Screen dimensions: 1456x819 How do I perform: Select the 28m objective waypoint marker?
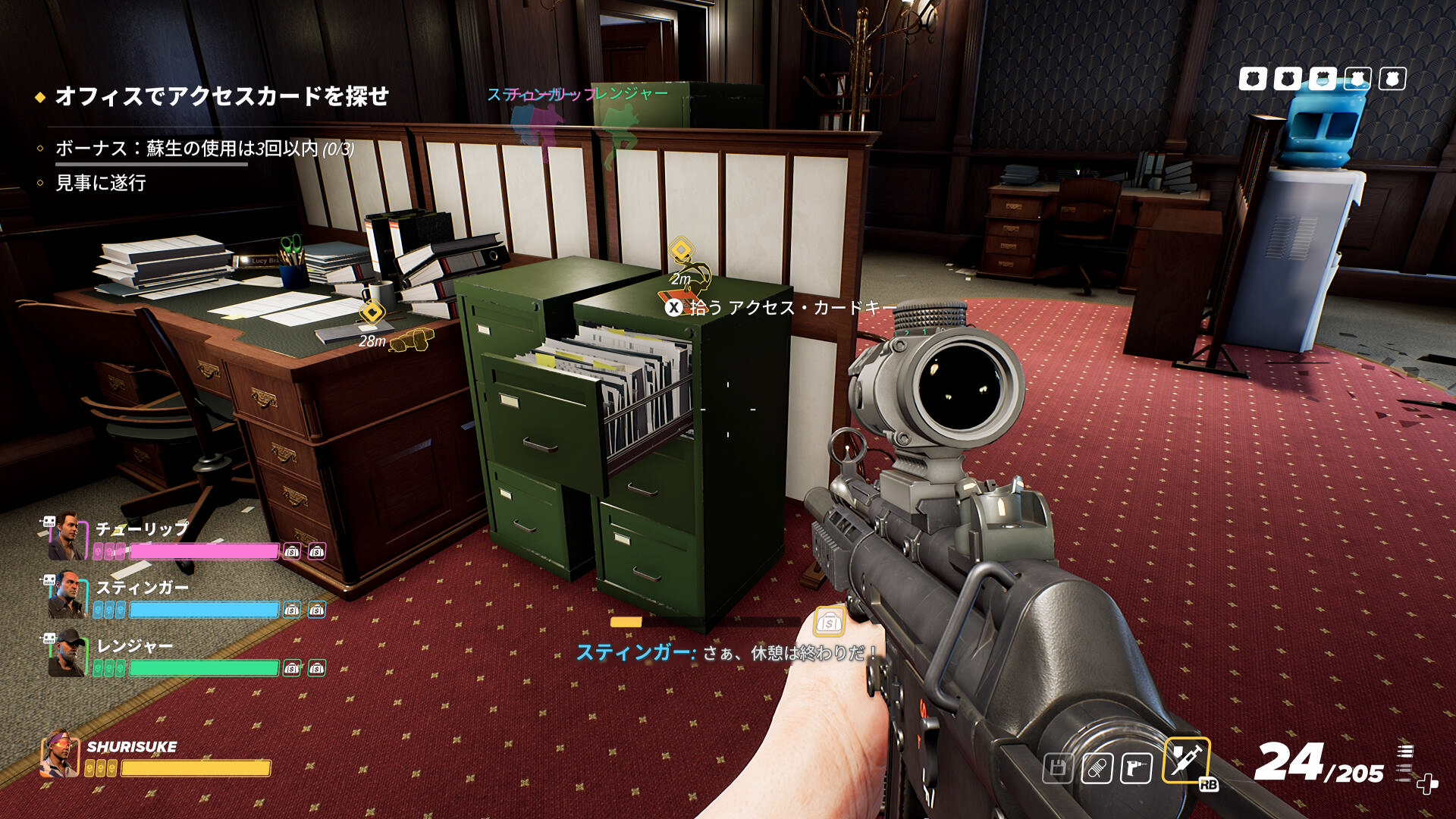(372, 312)
